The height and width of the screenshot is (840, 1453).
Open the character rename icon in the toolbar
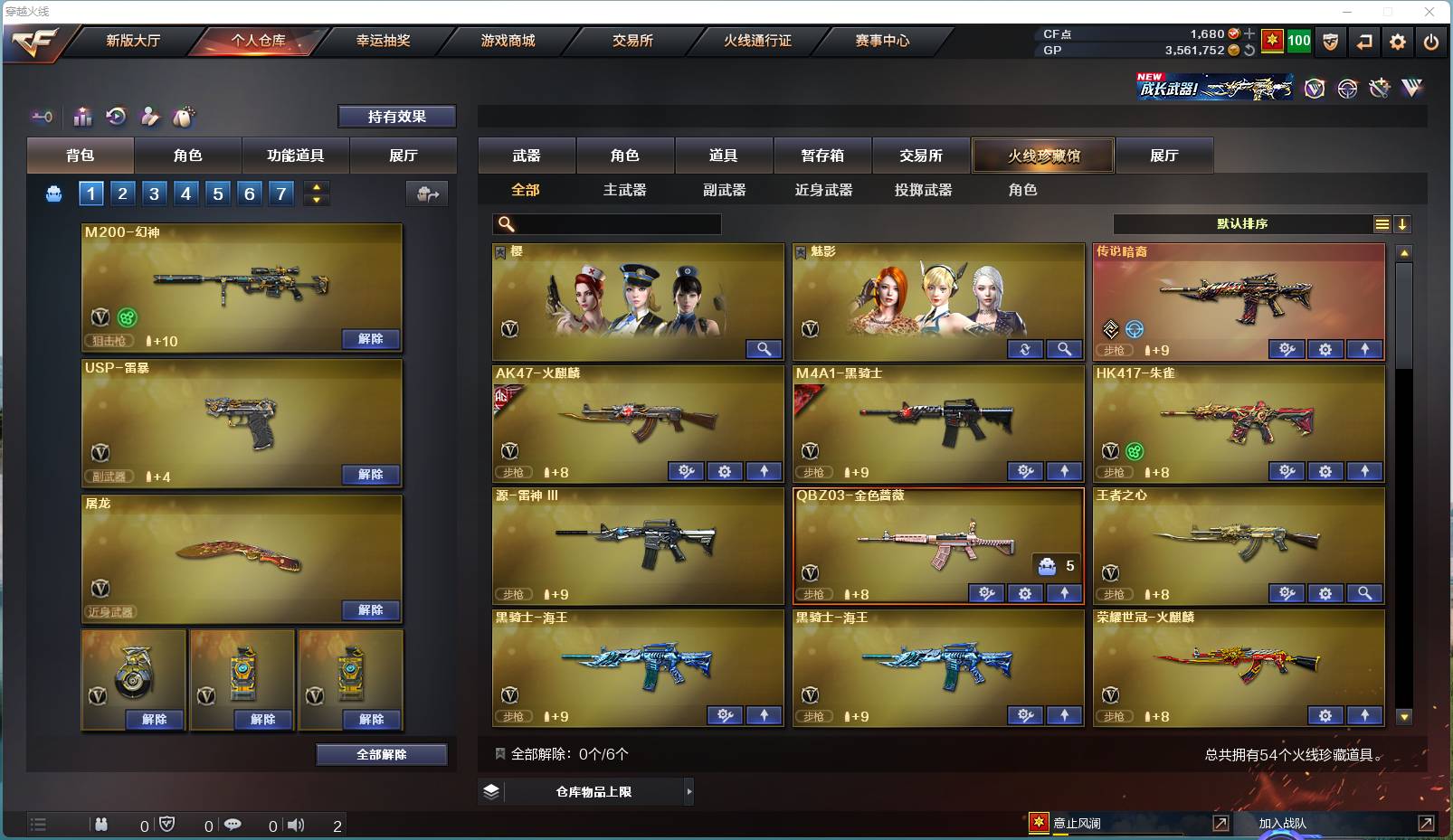click(x=148, y=117)
